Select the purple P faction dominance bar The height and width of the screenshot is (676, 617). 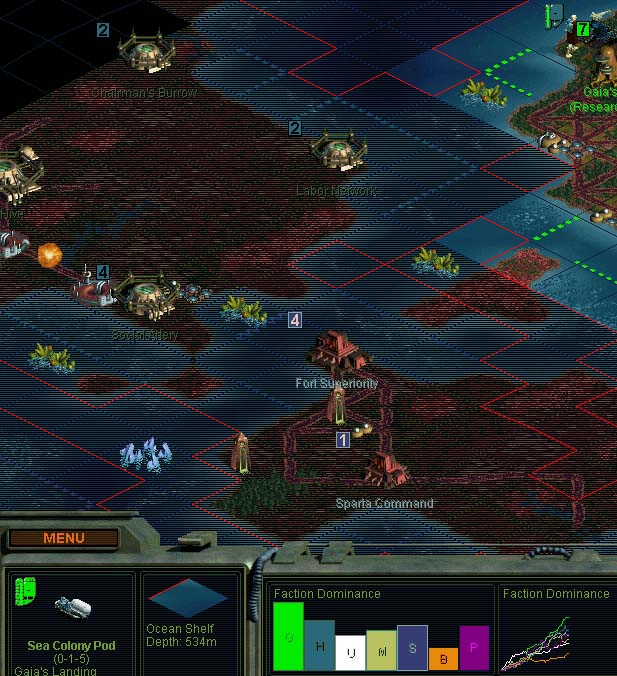pos(474,648)
